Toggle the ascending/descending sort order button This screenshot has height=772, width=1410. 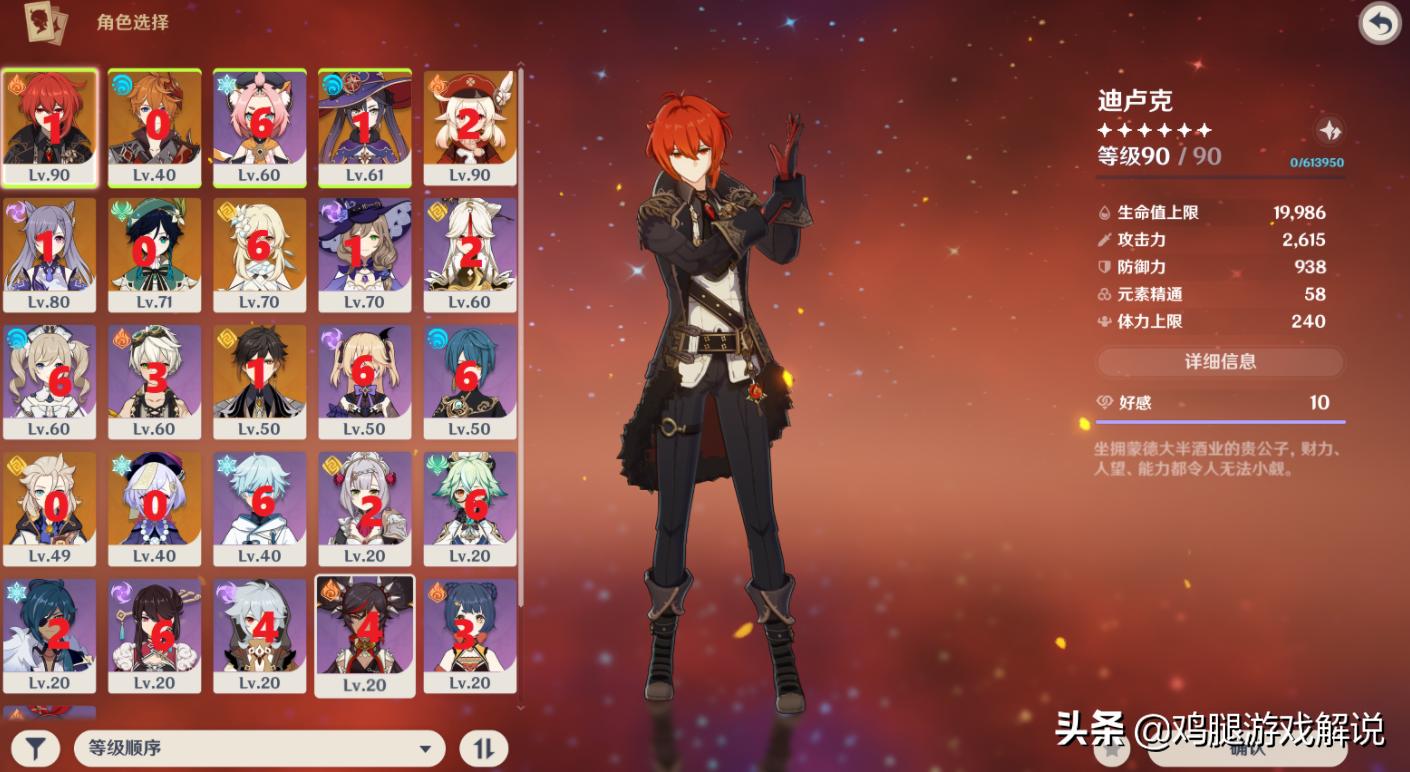(x=483, y=748)
